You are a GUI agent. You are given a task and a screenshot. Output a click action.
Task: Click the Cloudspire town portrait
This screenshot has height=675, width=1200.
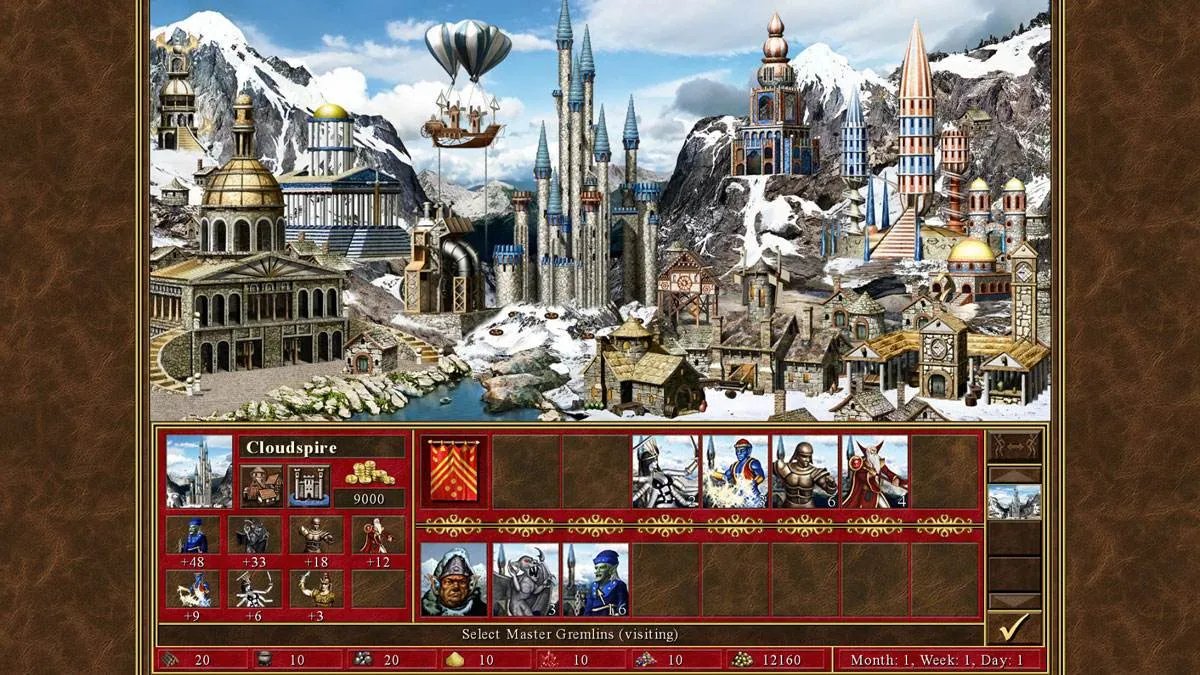coord(199,471)
